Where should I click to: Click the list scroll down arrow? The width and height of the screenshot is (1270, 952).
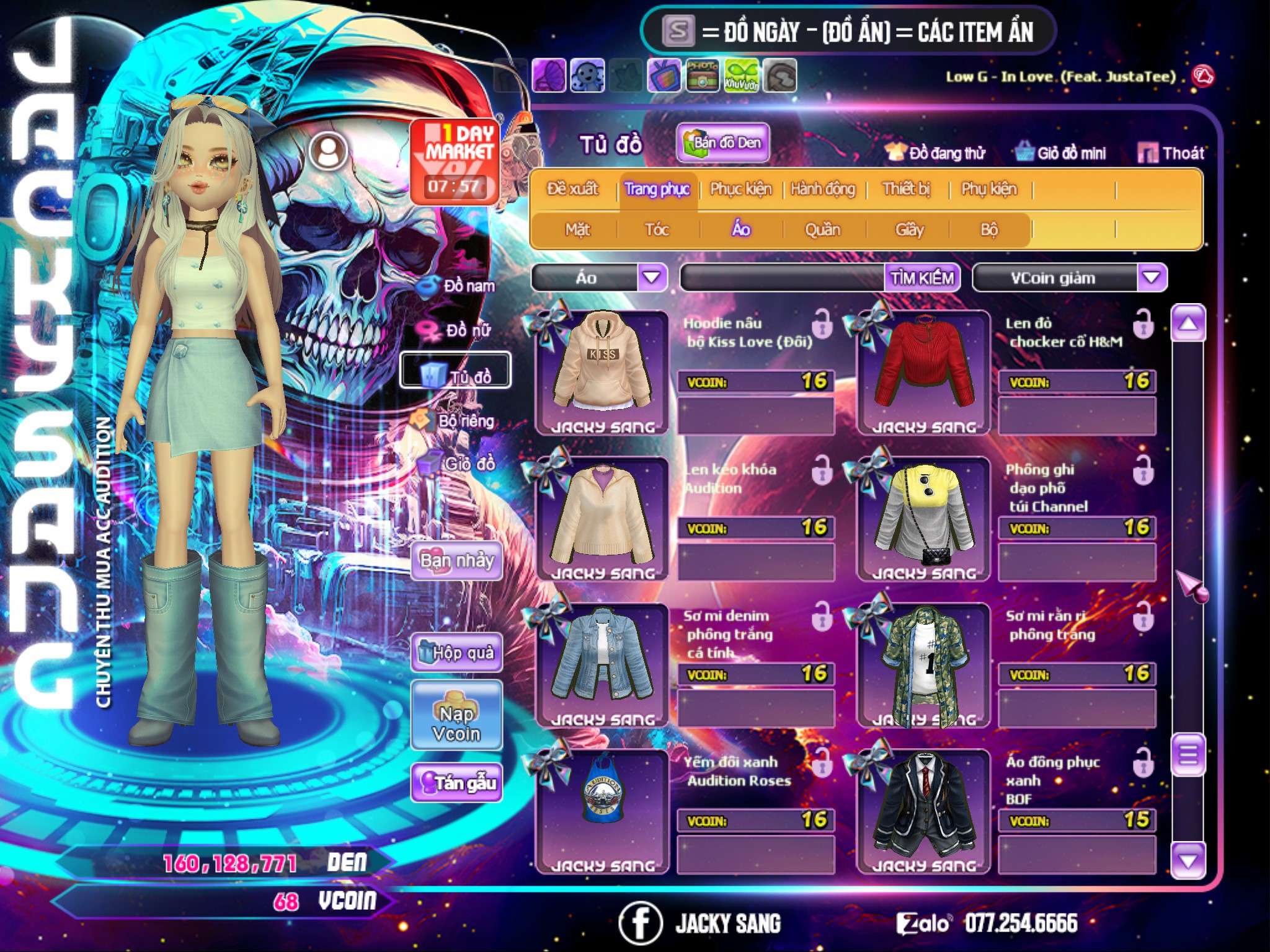point(1188,861)
